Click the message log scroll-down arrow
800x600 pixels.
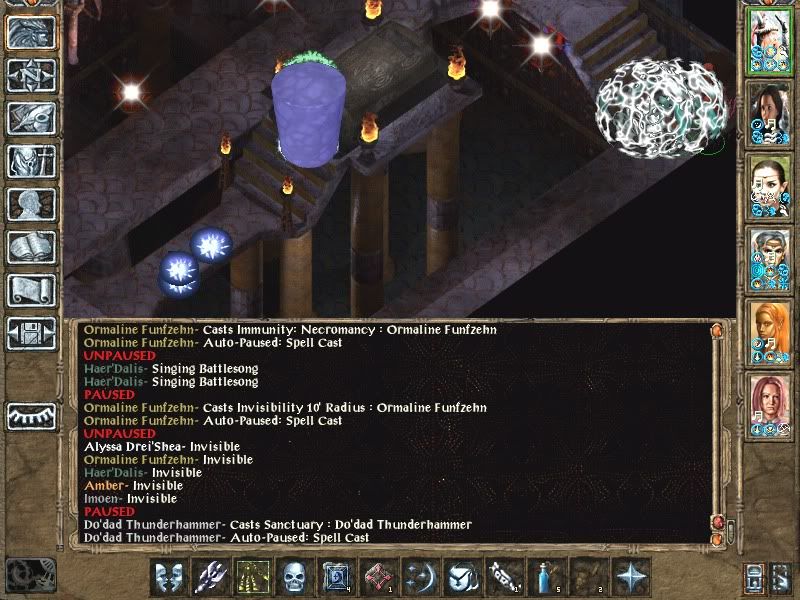pyautogui.click(x=716, y=540)
